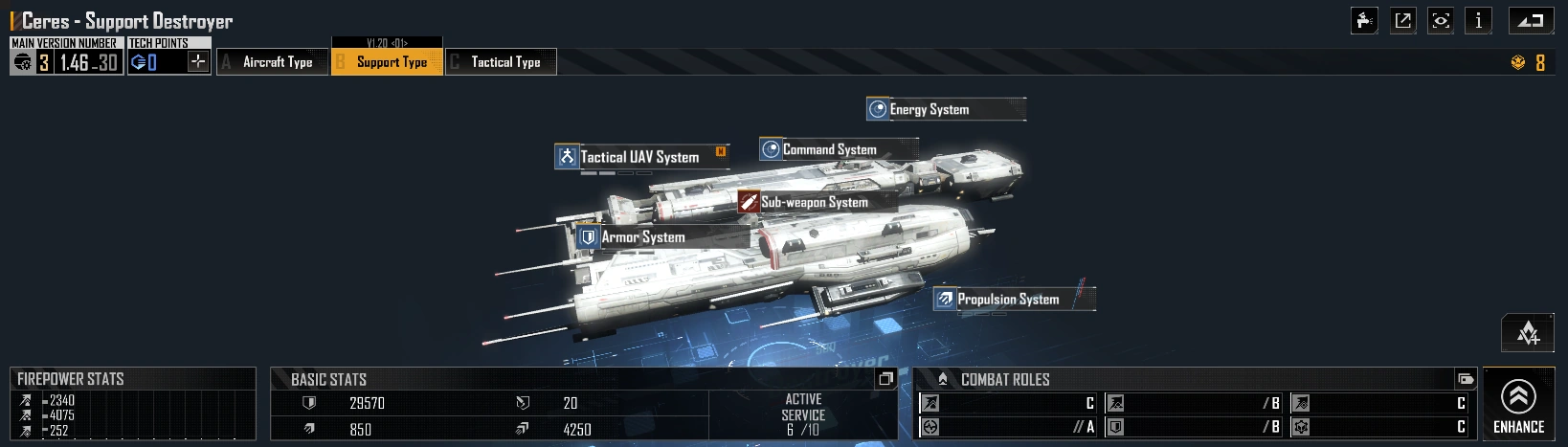Go back using the return arrow button

pos(1531,20)
